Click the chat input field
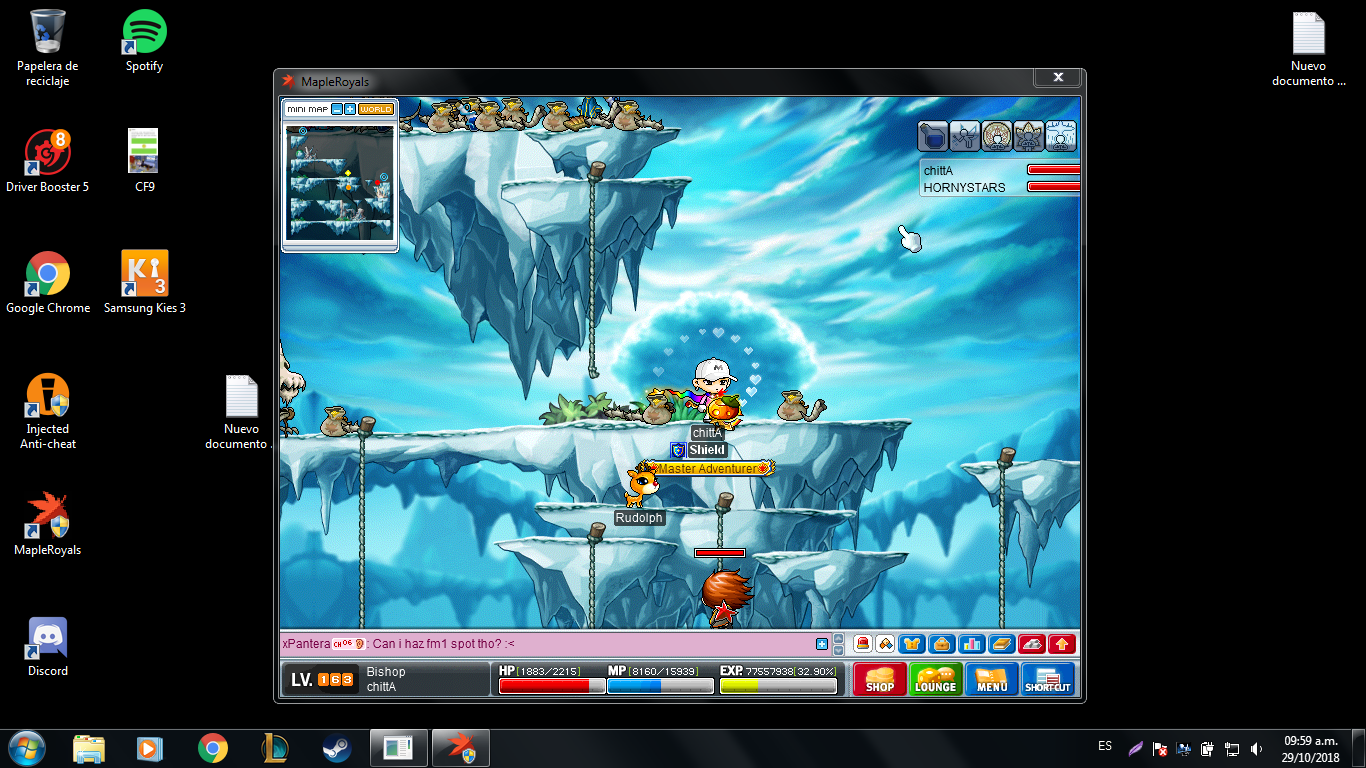Screen dimensions: 1366x768 tap(550, 644)
